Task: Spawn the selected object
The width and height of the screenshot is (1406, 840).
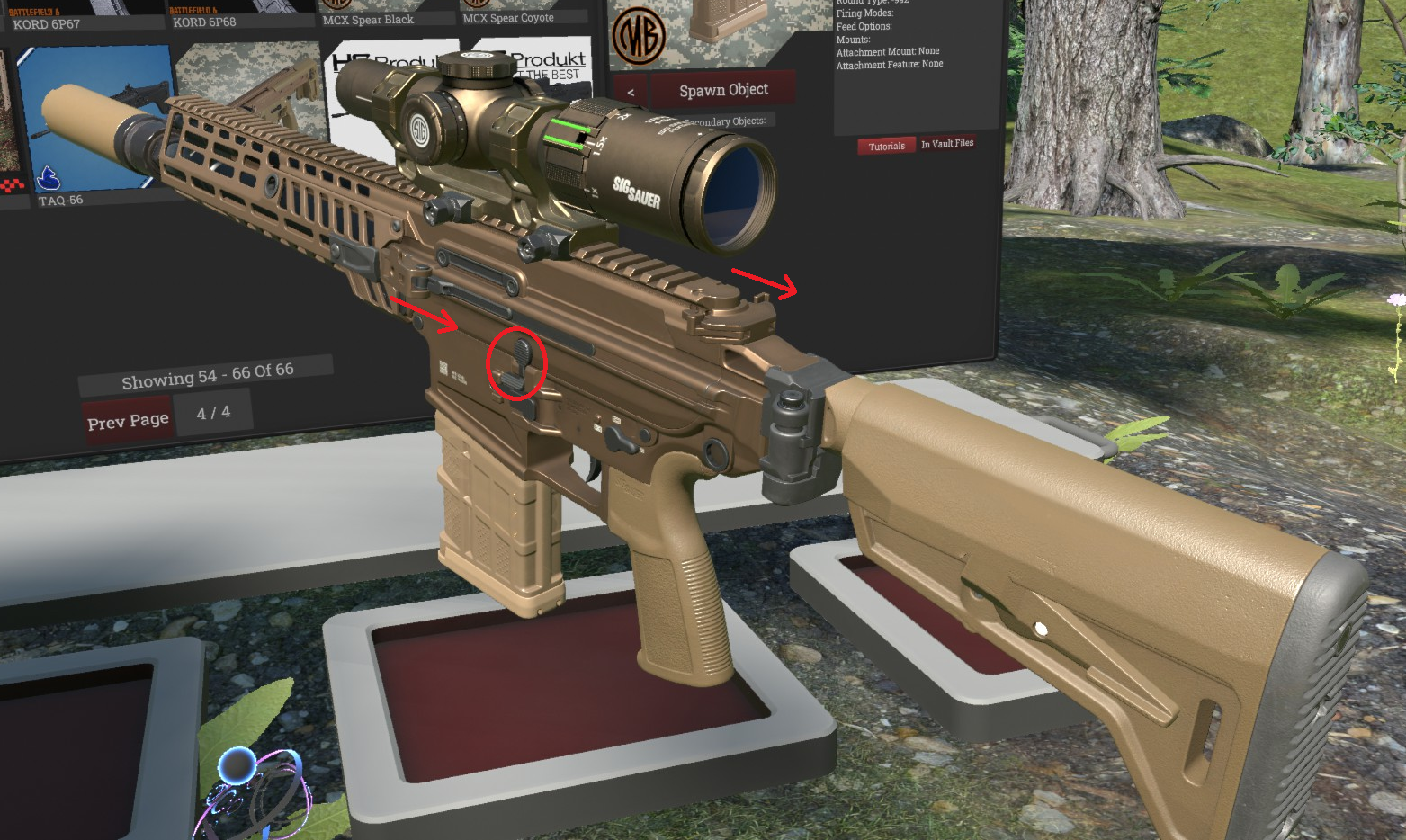Action: (x=722, y=90)
